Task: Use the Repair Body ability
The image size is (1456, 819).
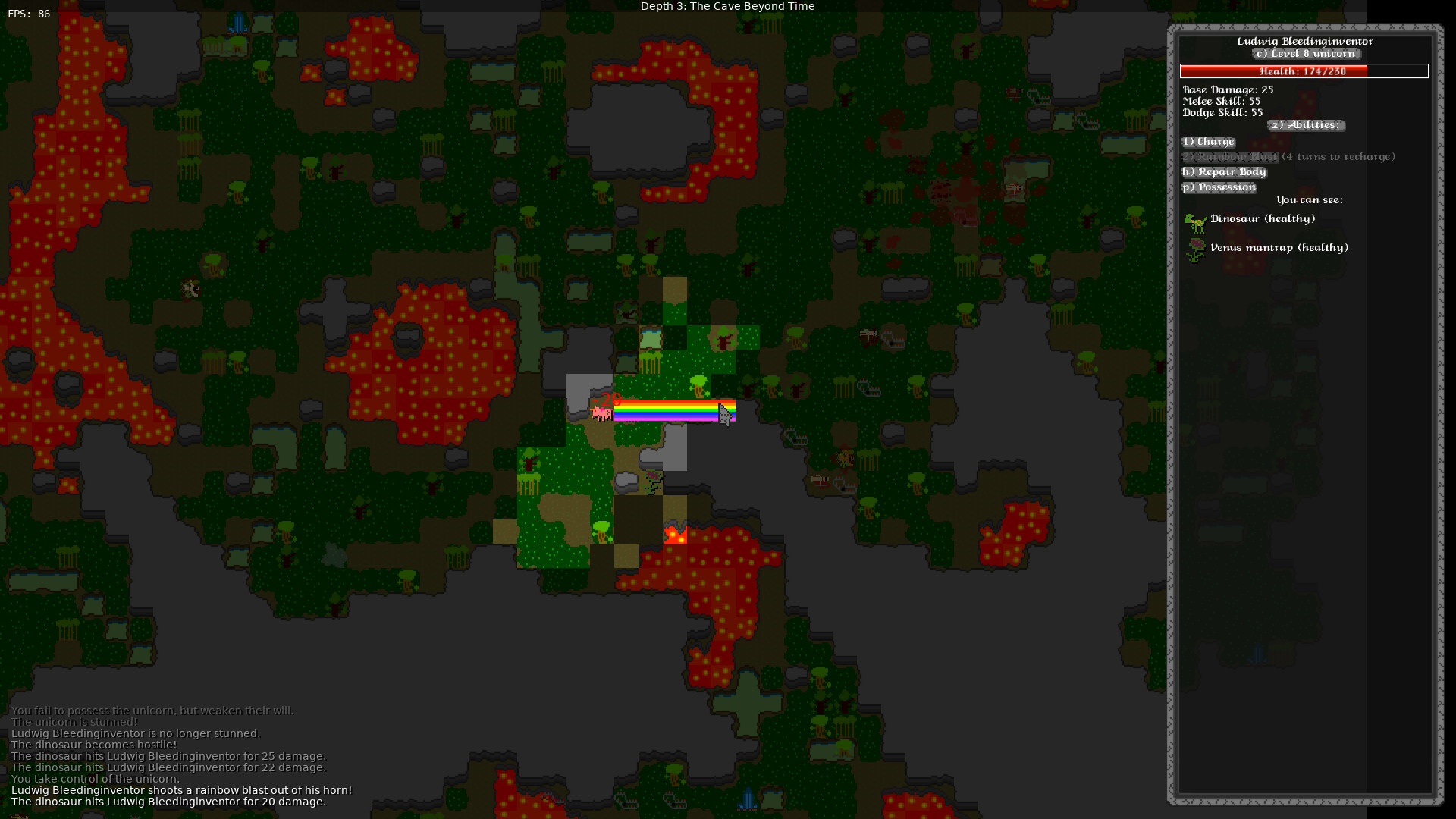Action: [1224, 171]
